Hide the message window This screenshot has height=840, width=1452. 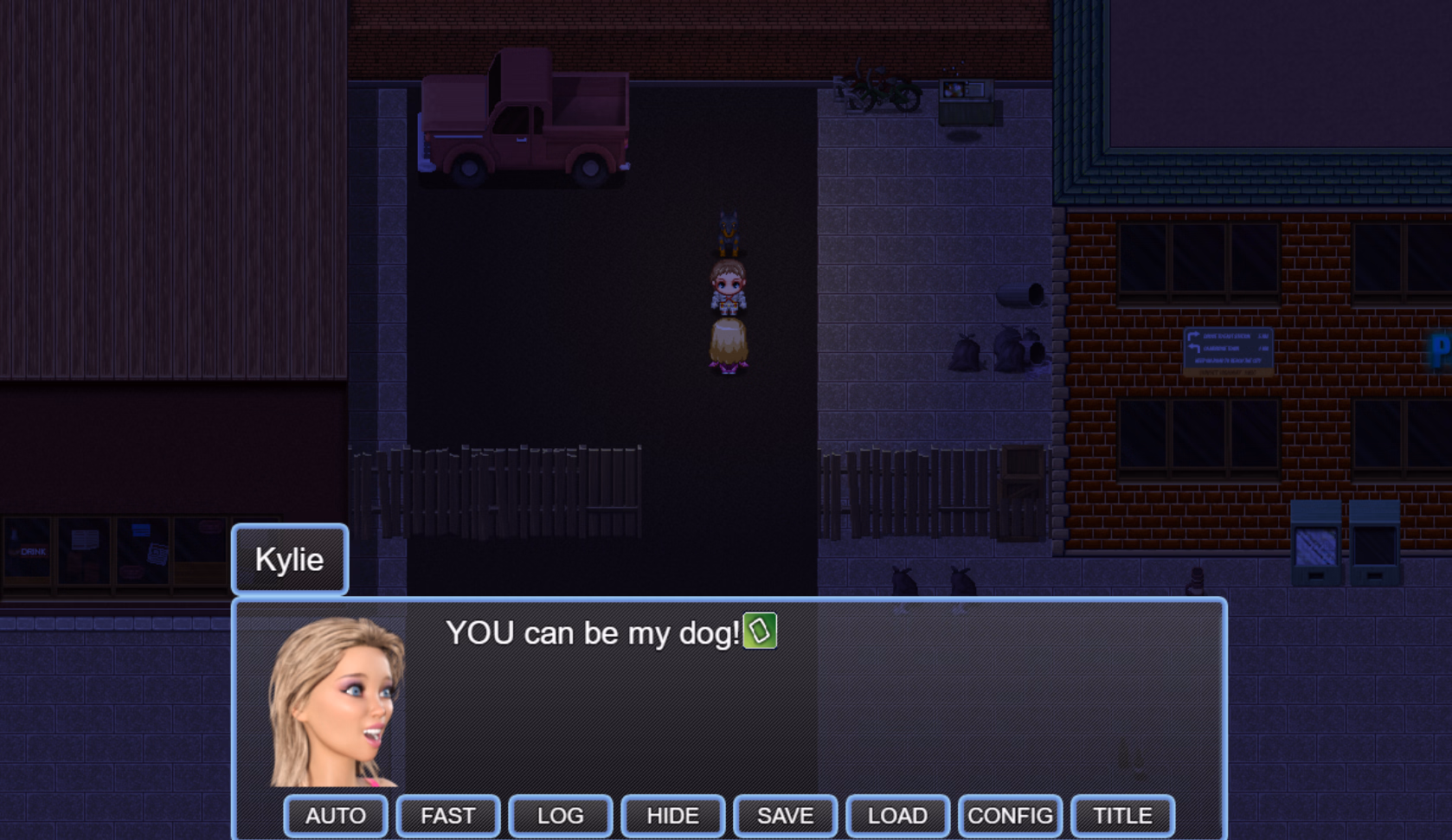pyautogui.click(x=673, y=816)
